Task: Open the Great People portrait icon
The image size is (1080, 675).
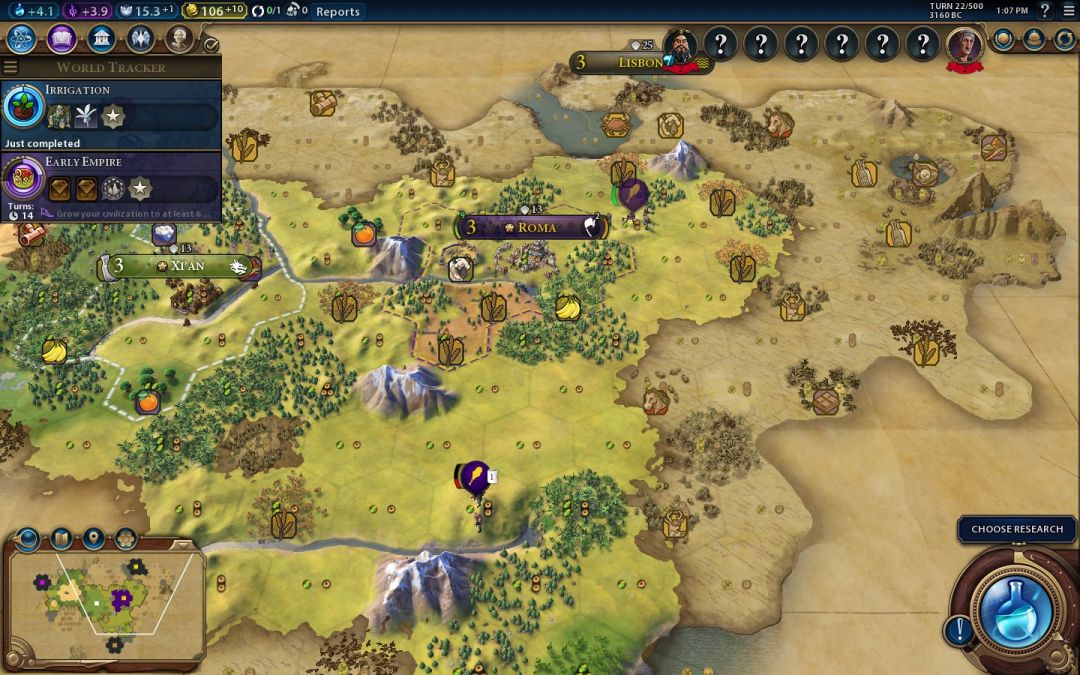Action: pos(179,39)
